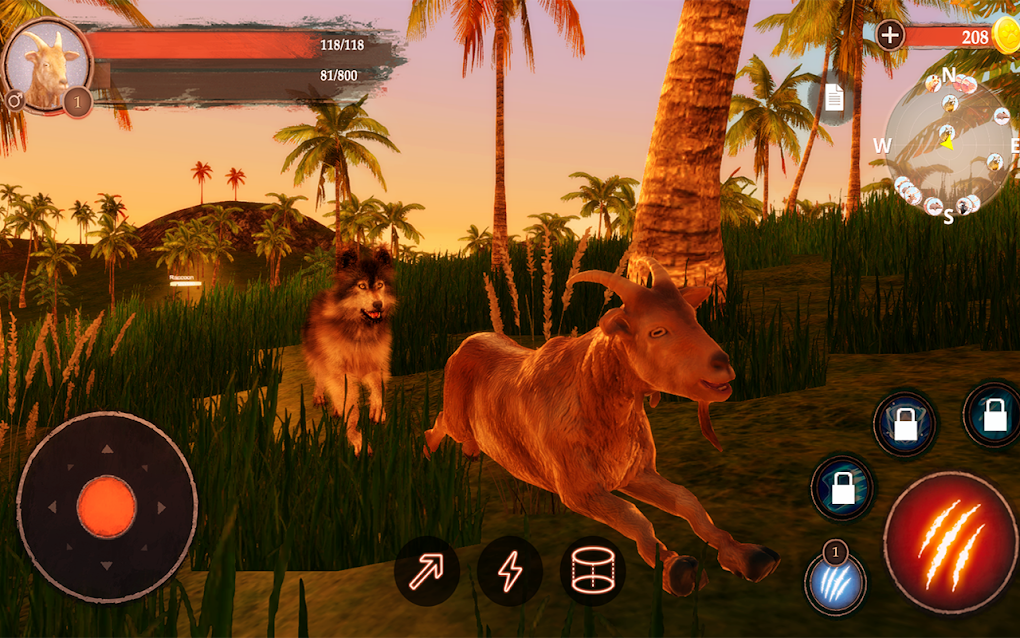Activate the blue claw skill
The image size is (1020, 638).
pos(836,584)
